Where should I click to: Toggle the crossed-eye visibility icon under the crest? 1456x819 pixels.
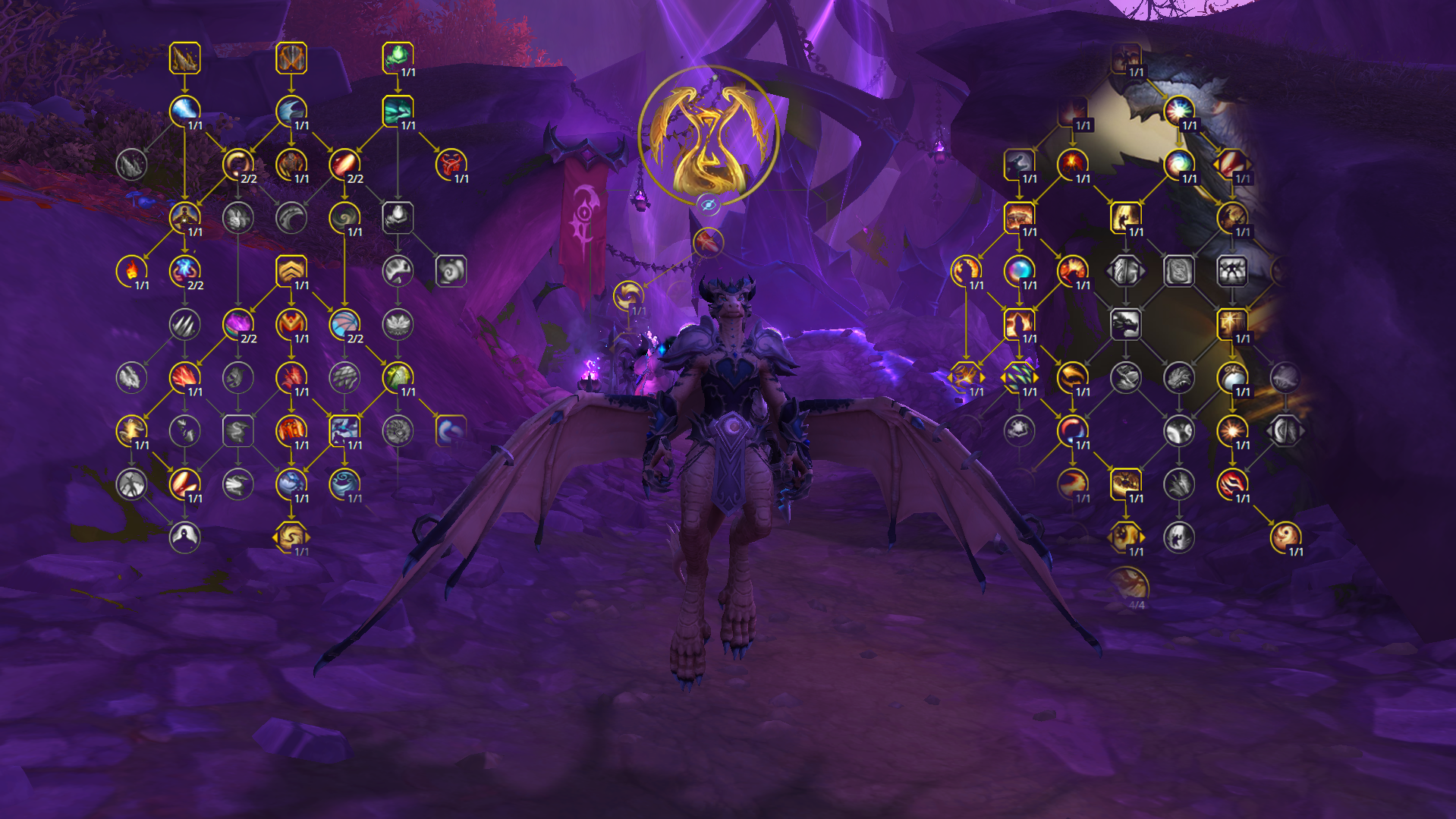coord(709,203)
